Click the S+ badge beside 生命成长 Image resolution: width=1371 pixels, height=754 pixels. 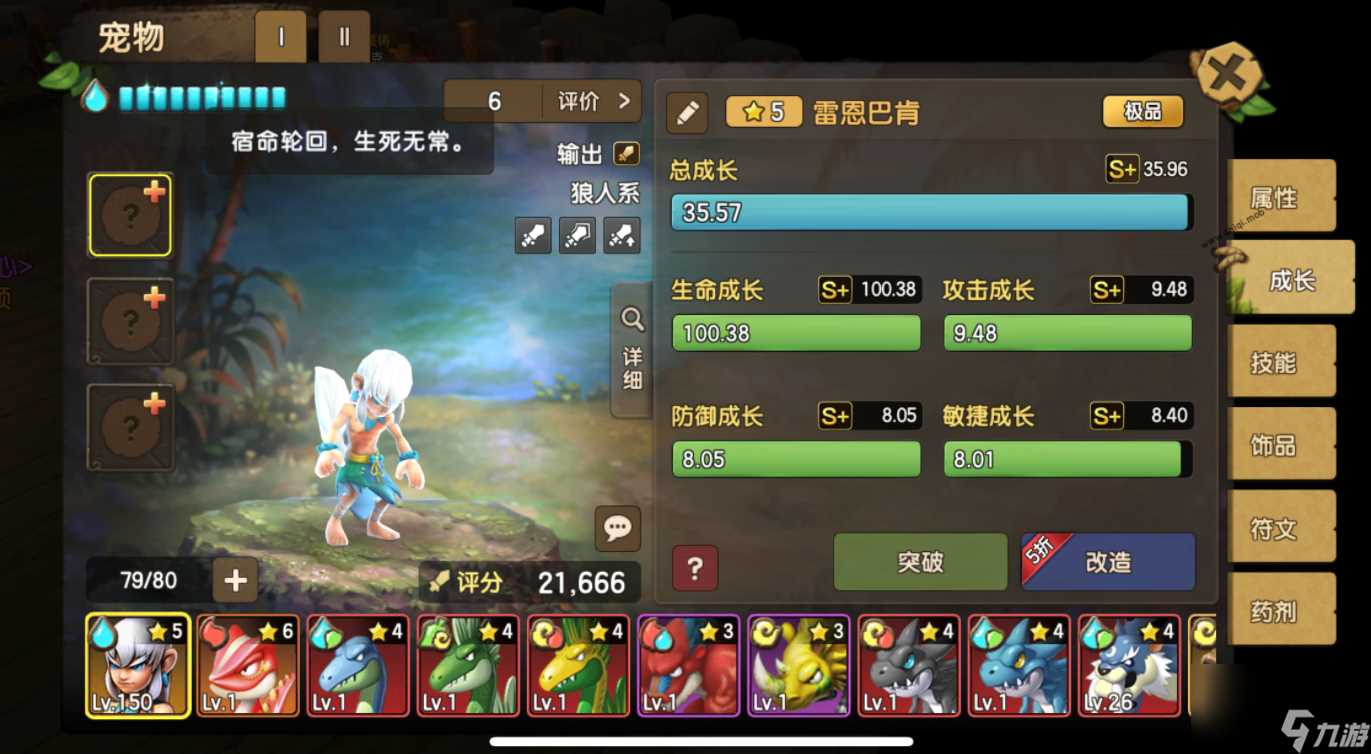834,290
